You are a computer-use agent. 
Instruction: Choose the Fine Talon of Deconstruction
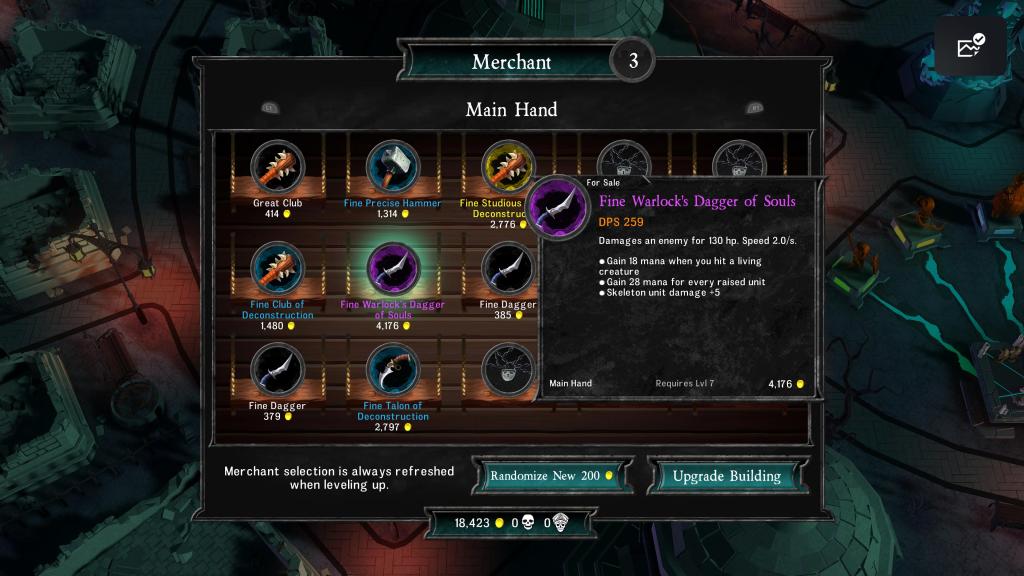(393, 369)
